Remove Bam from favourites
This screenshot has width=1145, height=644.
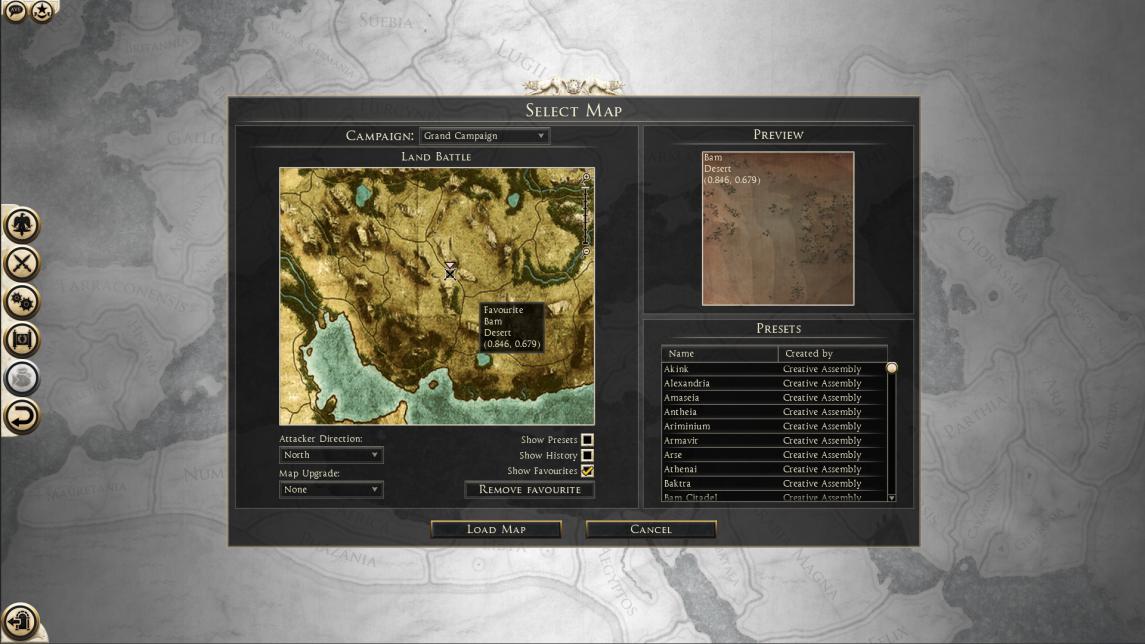(530, 490)
